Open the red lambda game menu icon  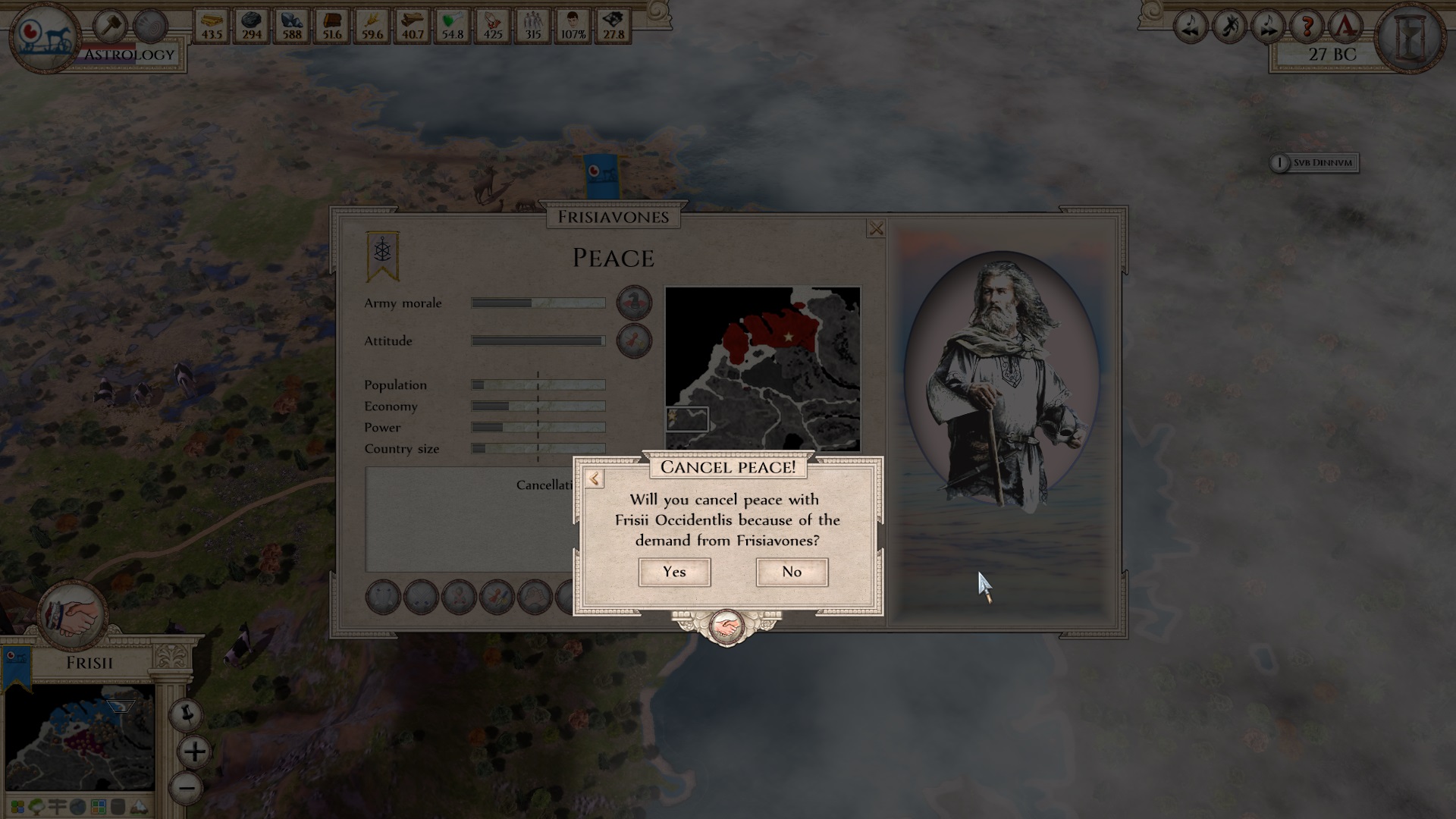(x=1345, y=27)
